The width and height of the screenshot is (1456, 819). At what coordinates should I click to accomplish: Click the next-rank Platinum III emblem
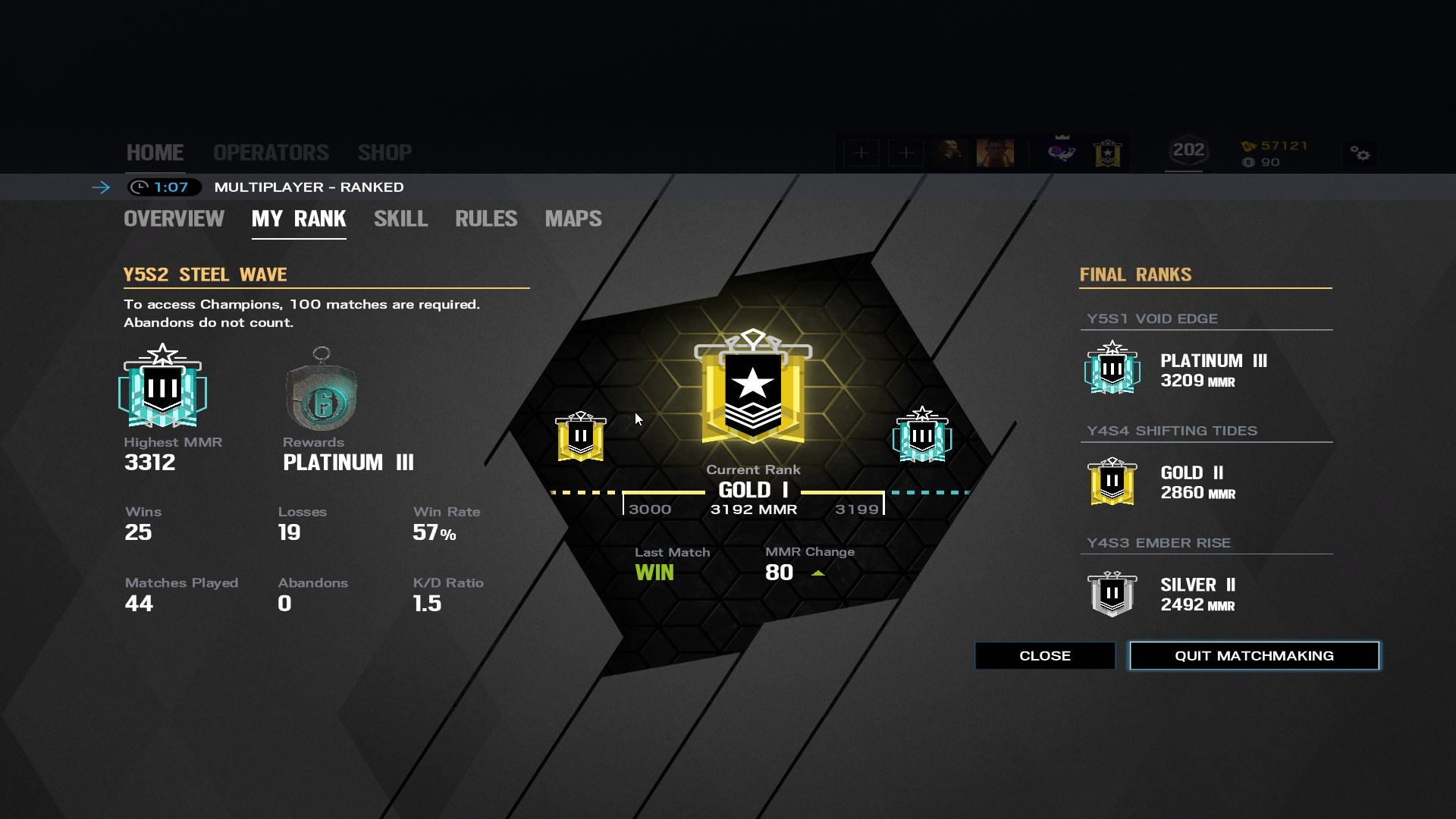pyautogui.click(x=921, y=435)
